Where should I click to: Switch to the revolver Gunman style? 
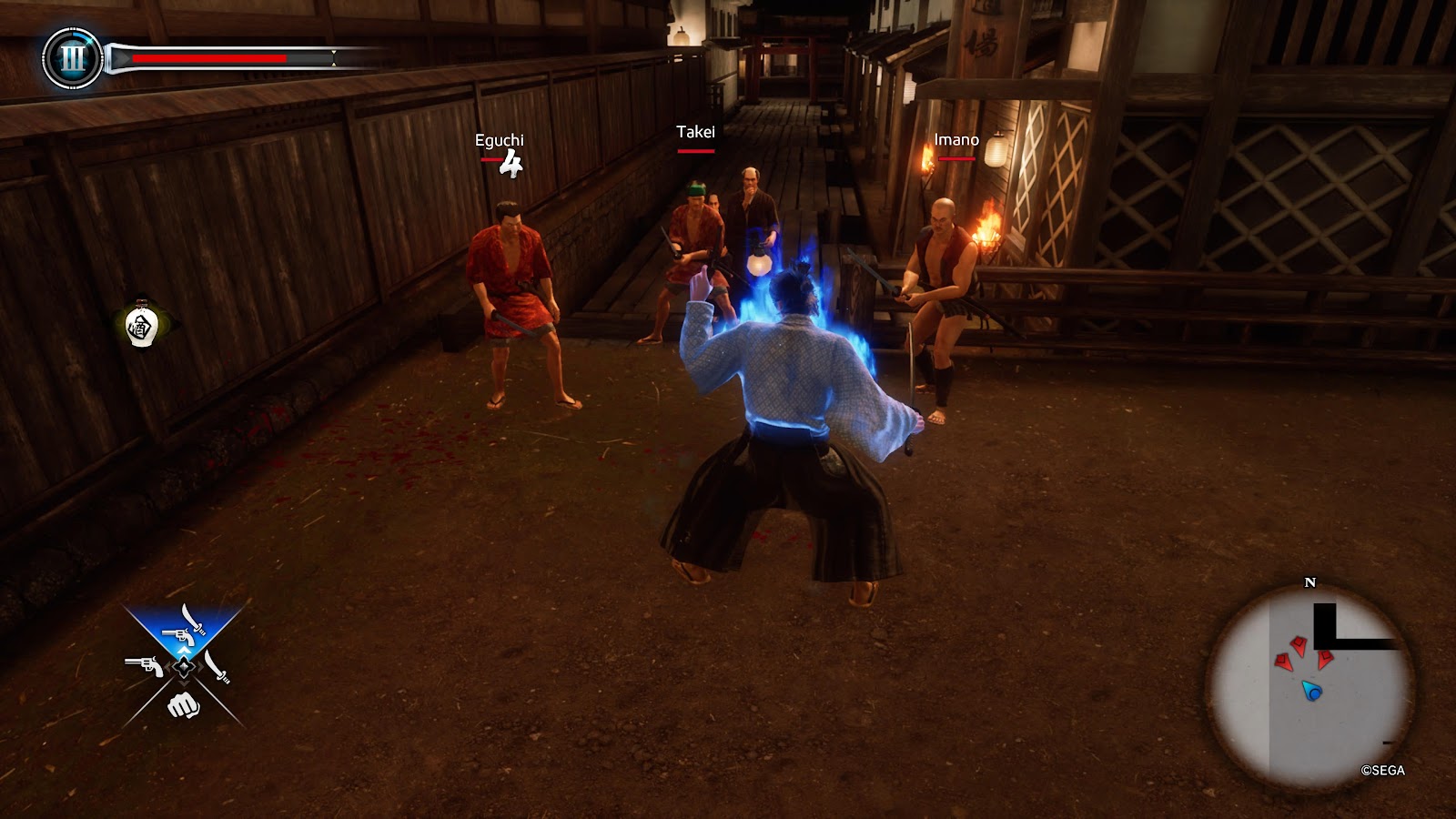click(145, 667)
